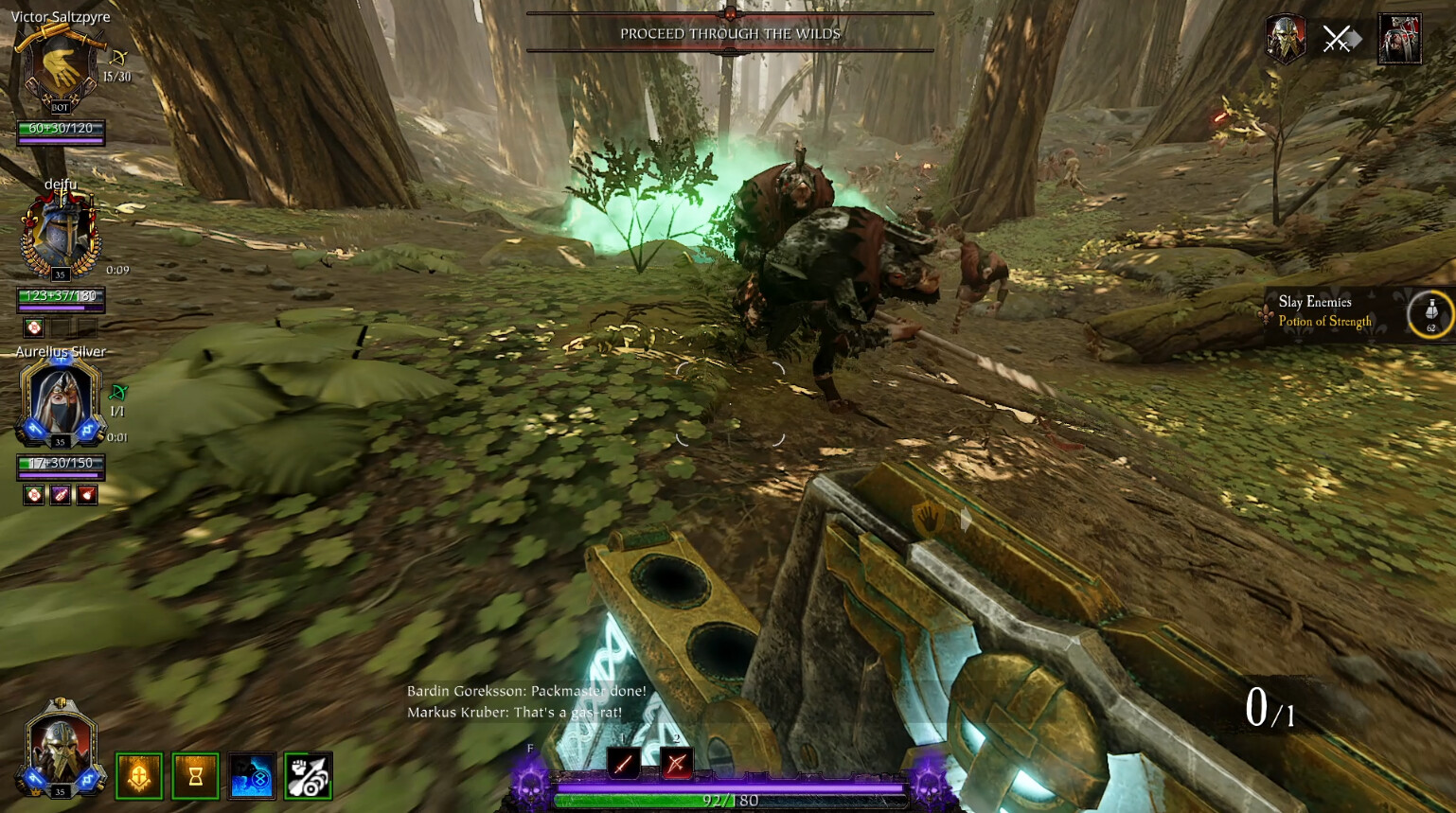Choose the ranged crossbow weapon slot
The width and height of the screenshot is (1456, 813).
676,763
